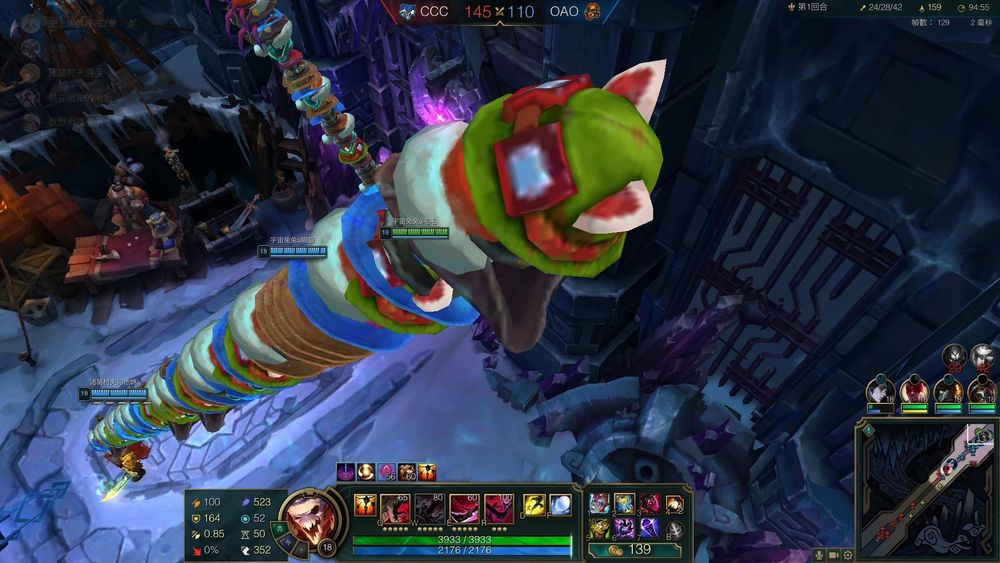The height and width of the screenshot is (563, 1000).
Task: Click the CCC team icon on scoreboard
Action: point(407,11)
